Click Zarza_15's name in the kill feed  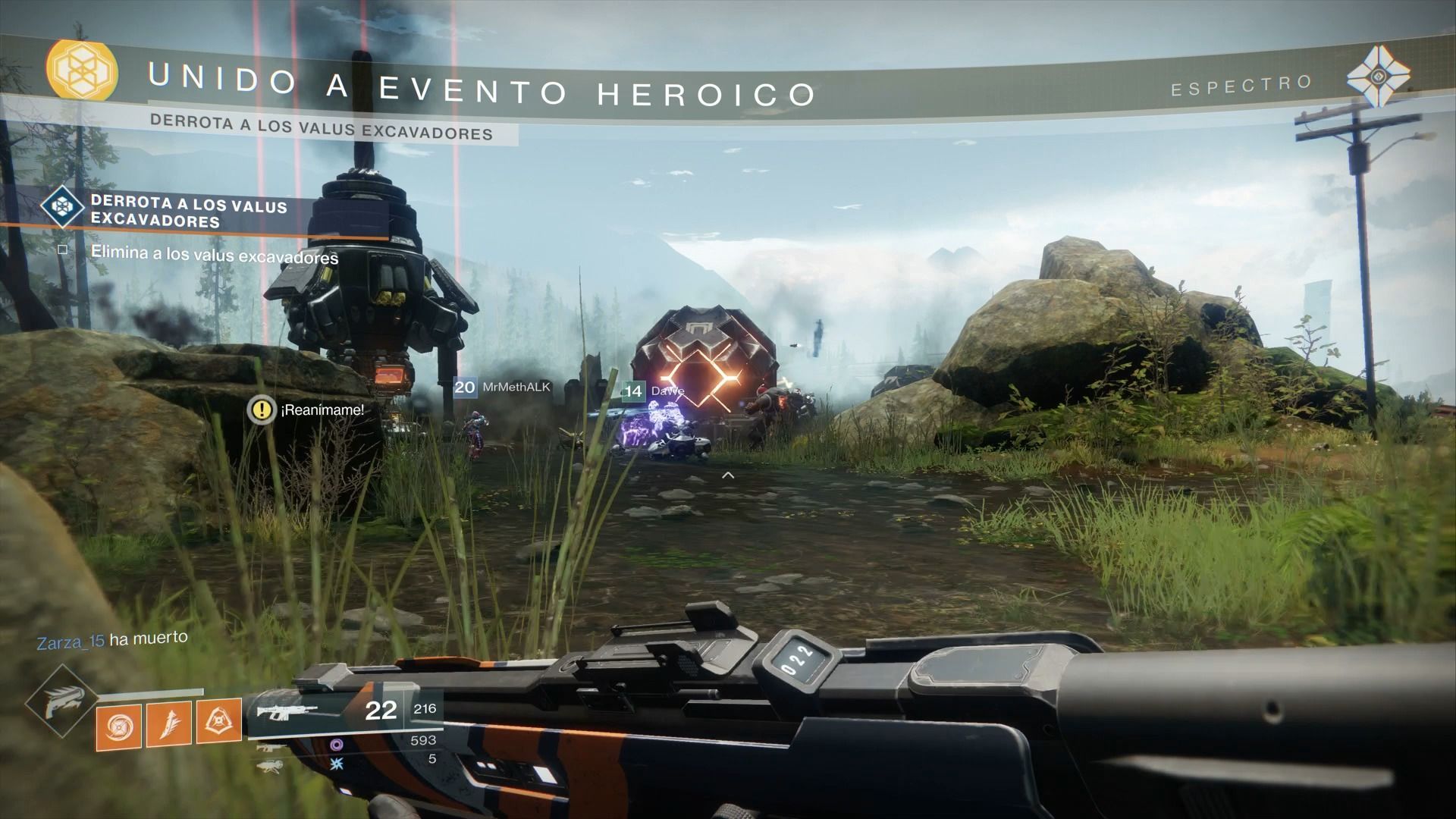point(71,642)
